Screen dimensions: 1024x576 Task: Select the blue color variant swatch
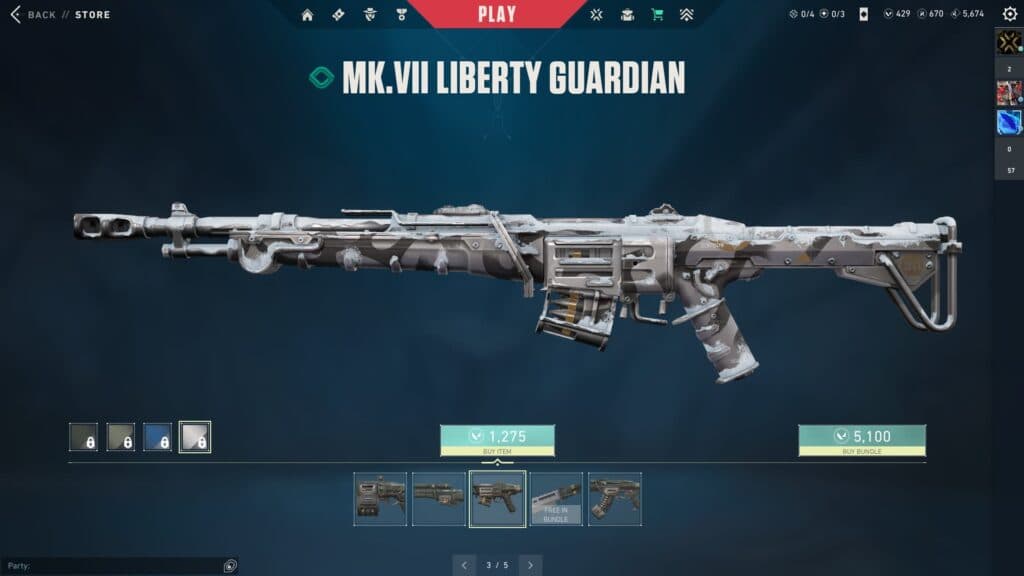tap(157, 437)
